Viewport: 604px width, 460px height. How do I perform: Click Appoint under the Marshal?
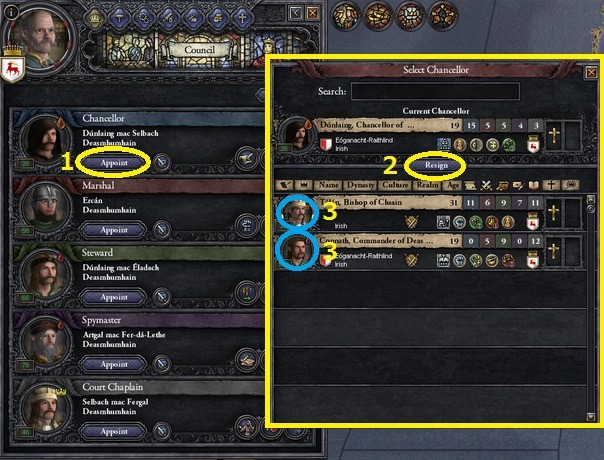(x=114, y=229)
